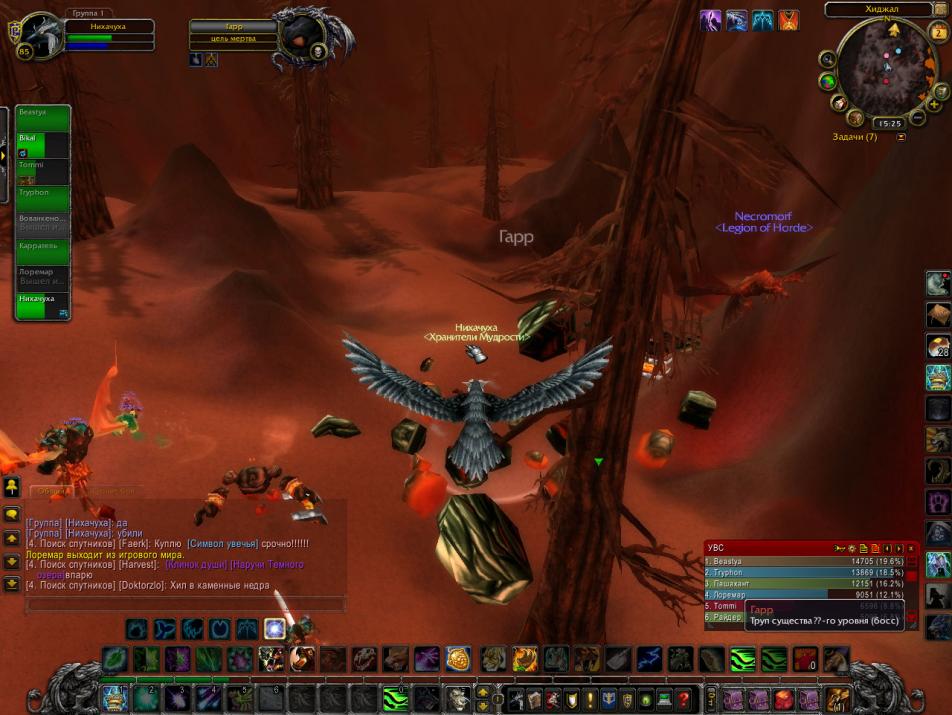Screen dimensions: 952x715
Task: Activate the golden shield action bar ability
Action: pos(458,659)
